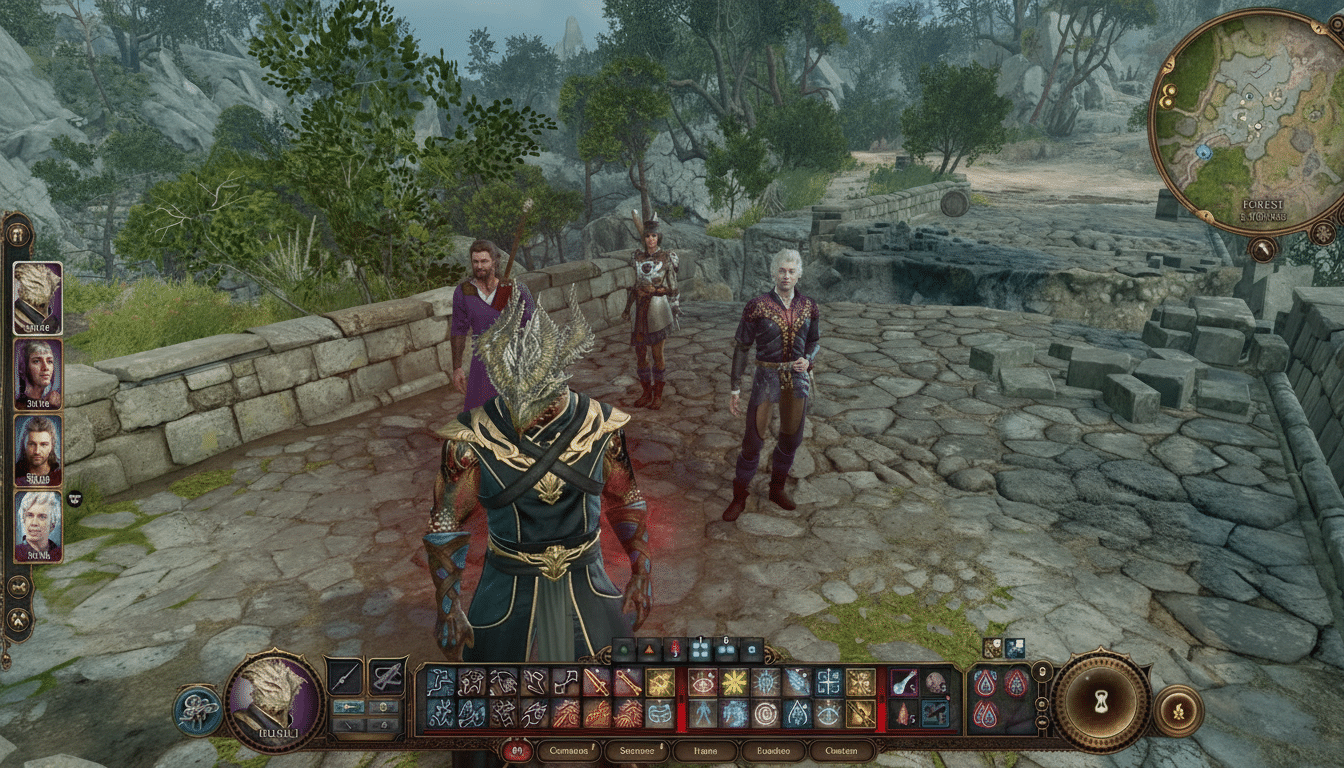Viewport: 1344px width, 768px height.
Task: Select the main-hand weapon attack sword icon
Action: click(x=595, y=682)
